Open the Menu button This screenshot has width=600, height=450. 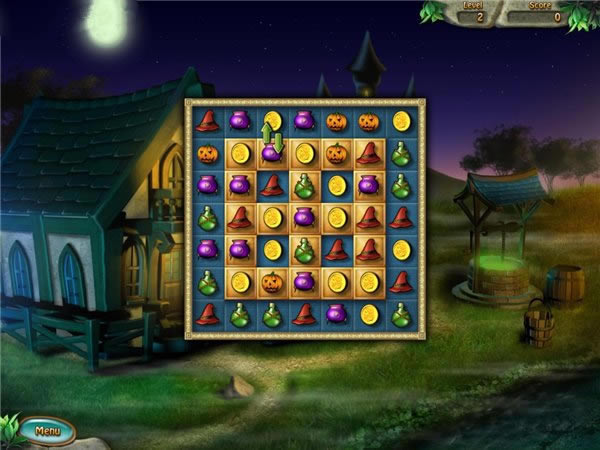coord(47,431)
